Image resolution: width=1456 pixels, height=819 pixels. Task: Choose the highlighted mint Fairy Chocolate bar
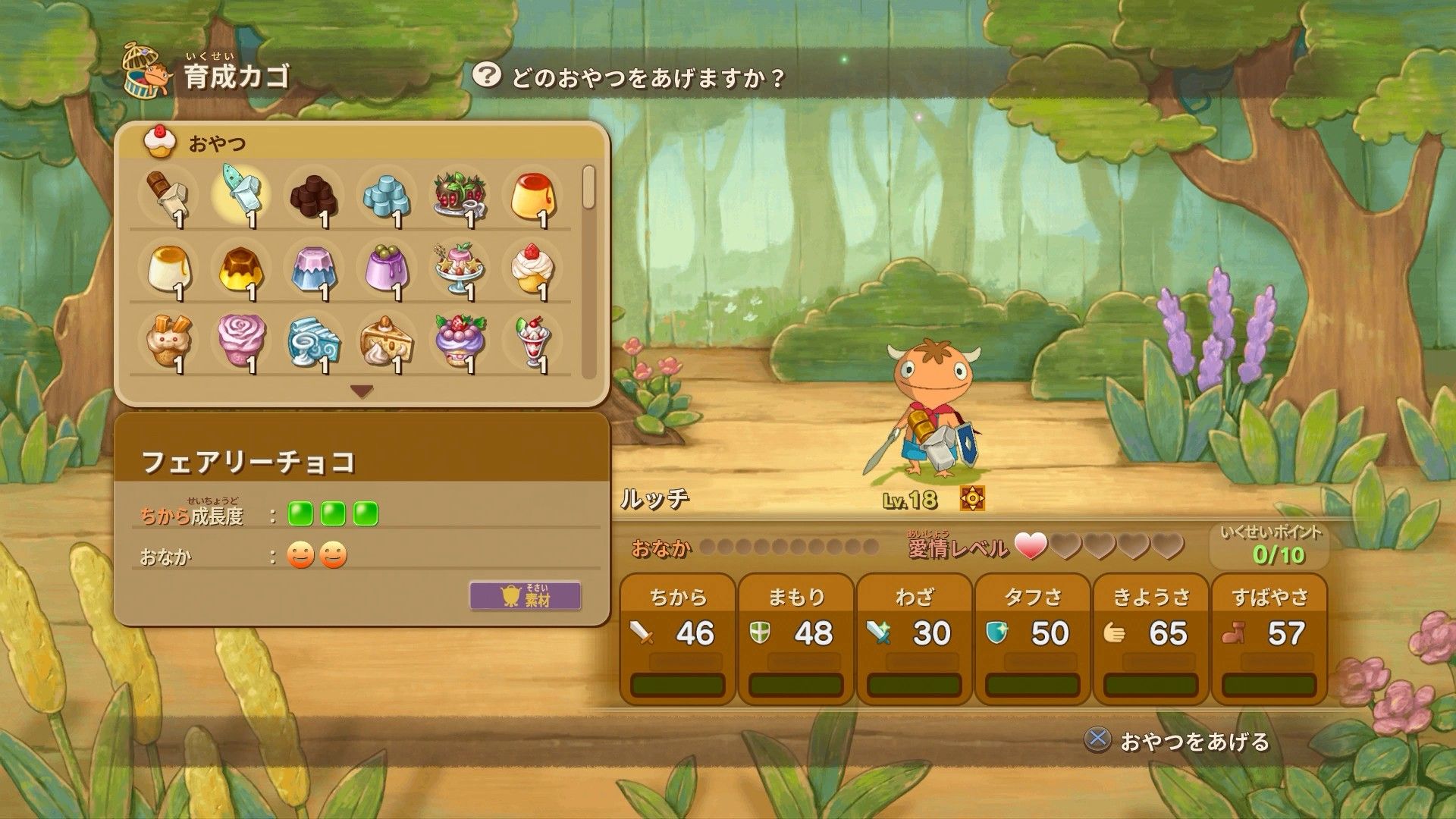pyautogui.click(x=240, y=195)
